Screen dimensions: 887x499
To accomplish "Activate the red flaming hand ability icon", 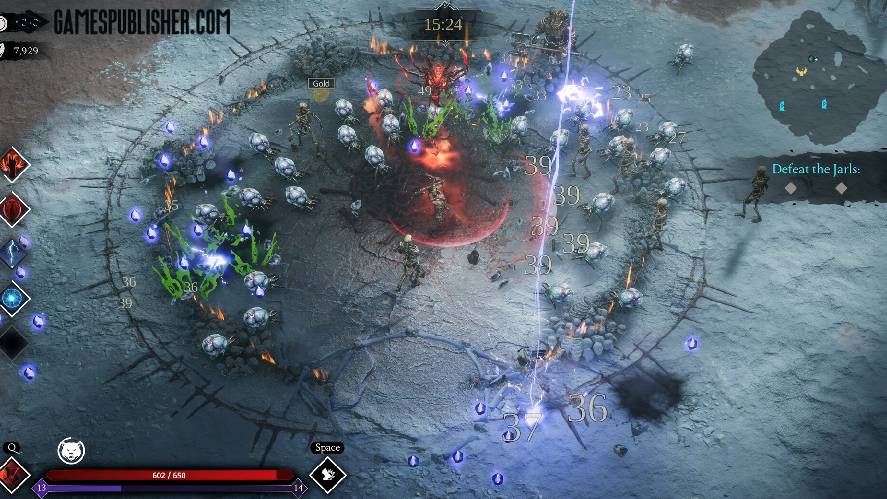I will point(14,164).
